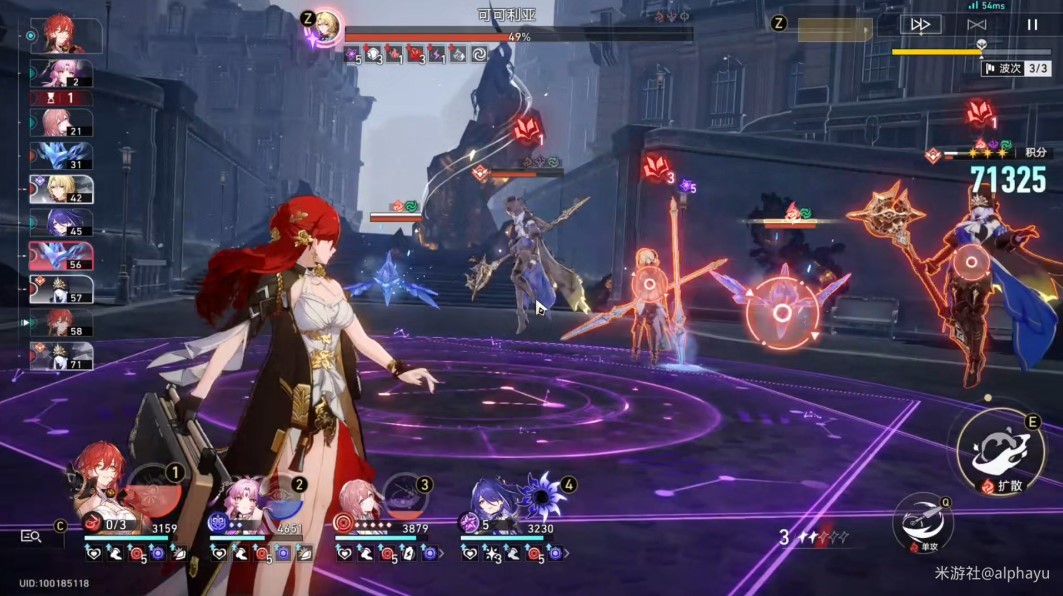Select the pink-haired turn-order entry at 21
The width and height of the screenshot is (1063, 596).
[x=61, y=123]
